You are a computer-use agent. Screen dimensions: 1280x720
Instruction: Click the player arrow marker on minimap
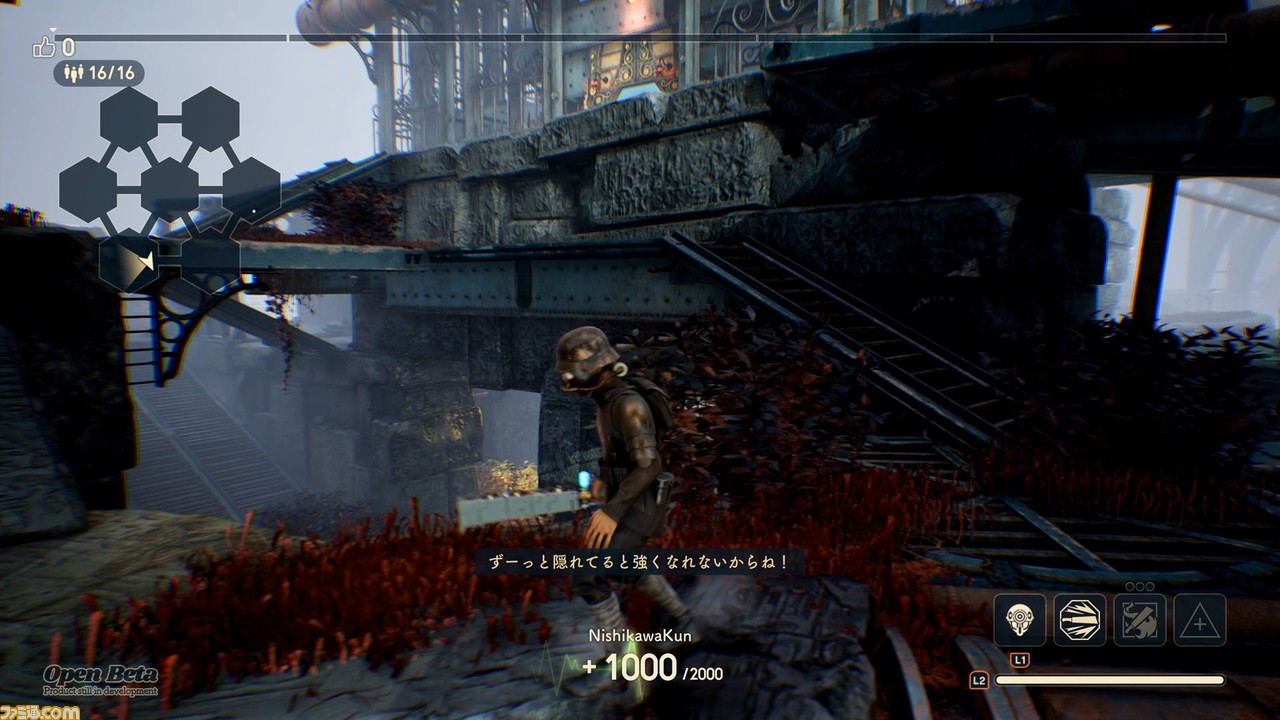point(147,262)
